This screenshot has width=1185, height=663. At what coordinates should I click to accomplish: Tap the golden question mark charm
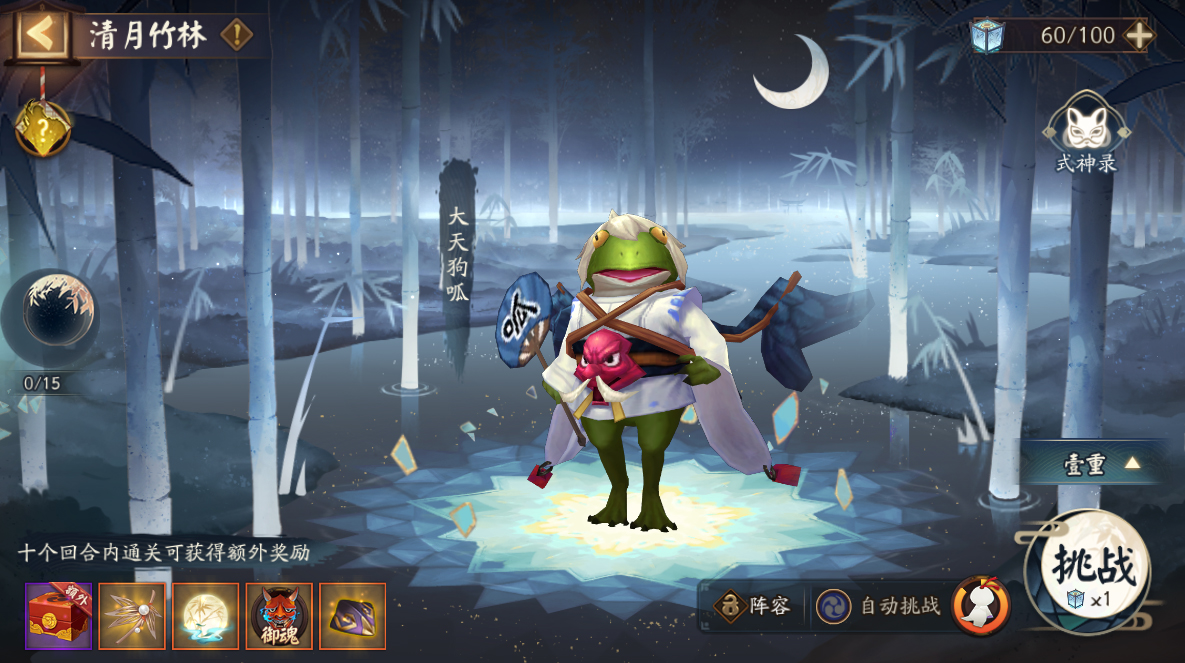click(43, 129)
